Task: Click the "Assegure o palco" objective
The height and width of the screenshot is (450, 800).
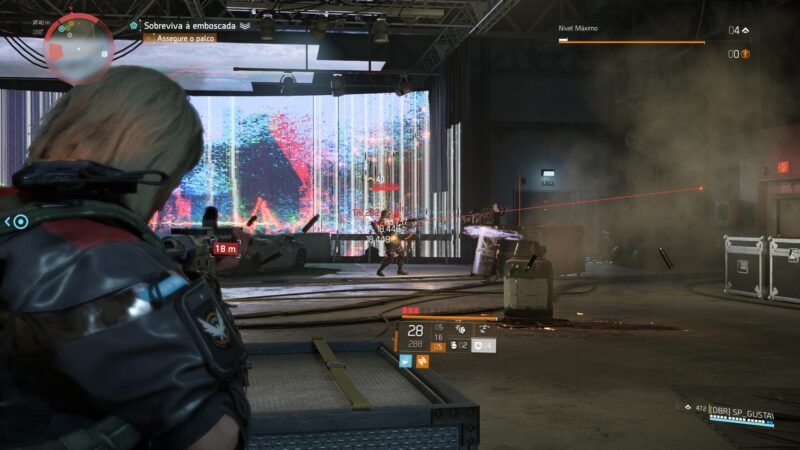Action: 180,38
